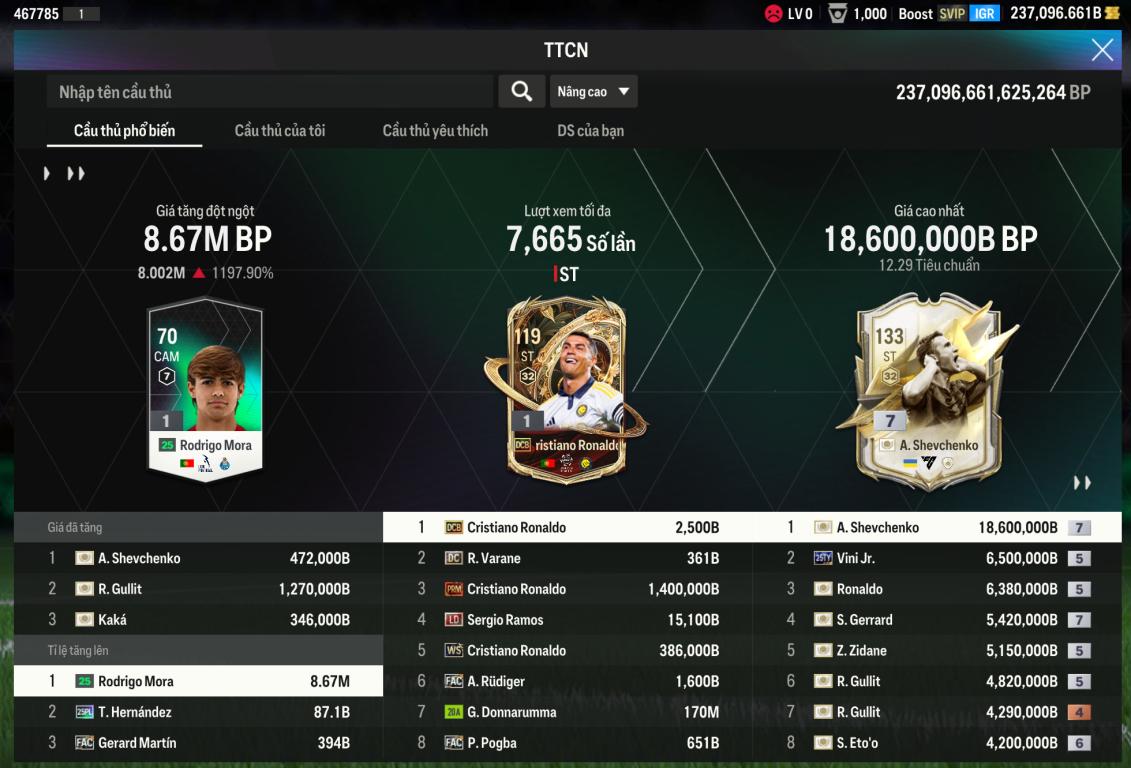1131x768 pixels.
Task: Type in the player name search field
Action: tap(270, 92)
